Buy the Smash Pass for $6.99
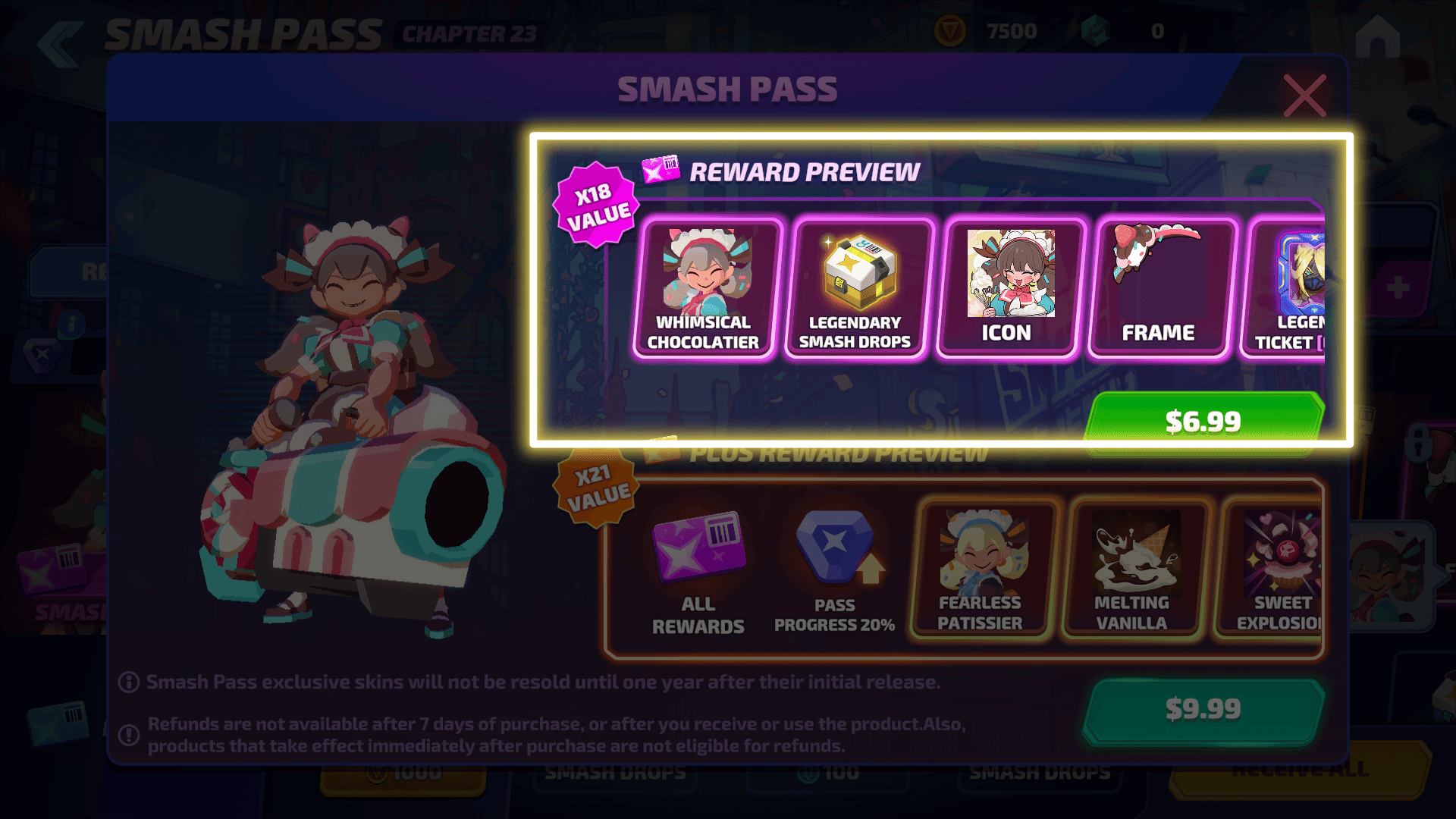This screenshot has height=819, width=1456. 1203,421
